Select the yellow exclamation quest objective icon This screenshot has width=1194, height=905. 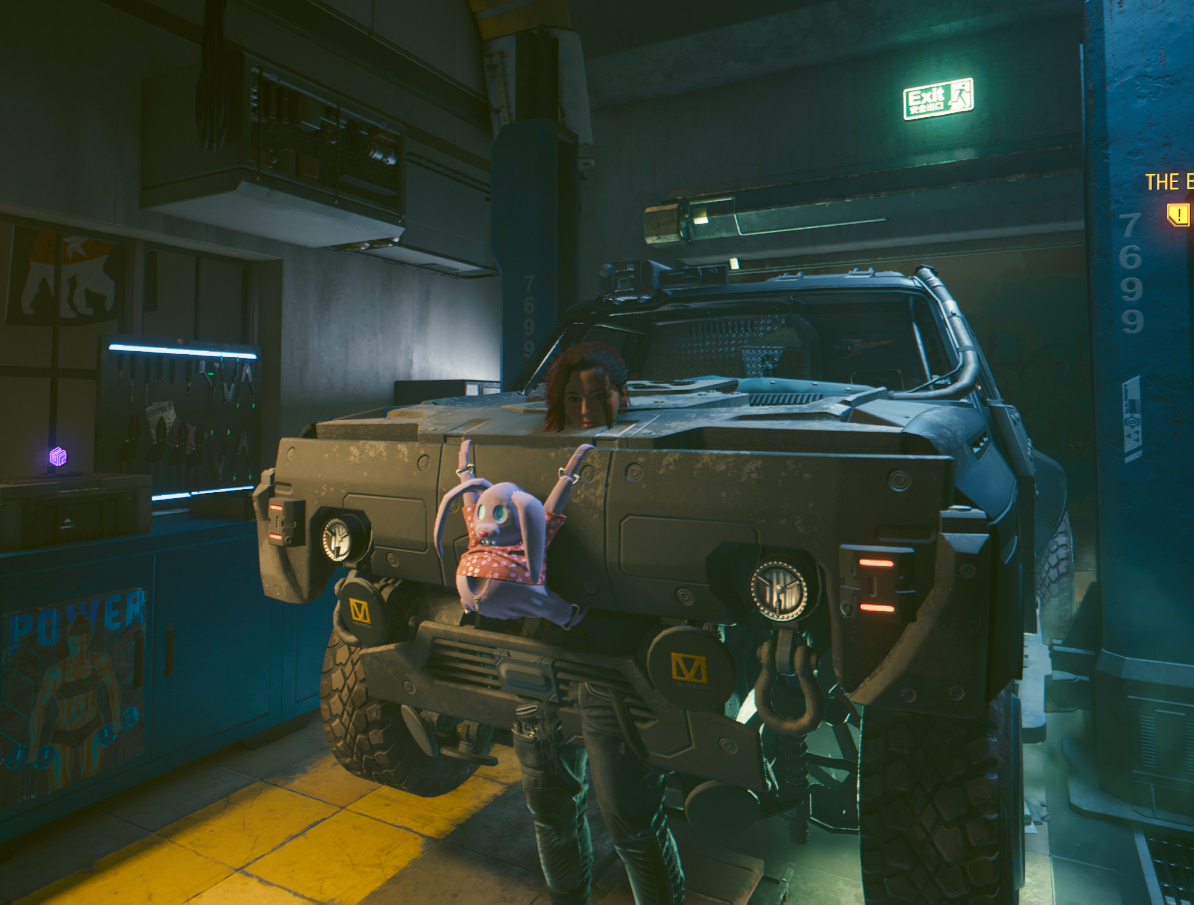point(1179,214)
